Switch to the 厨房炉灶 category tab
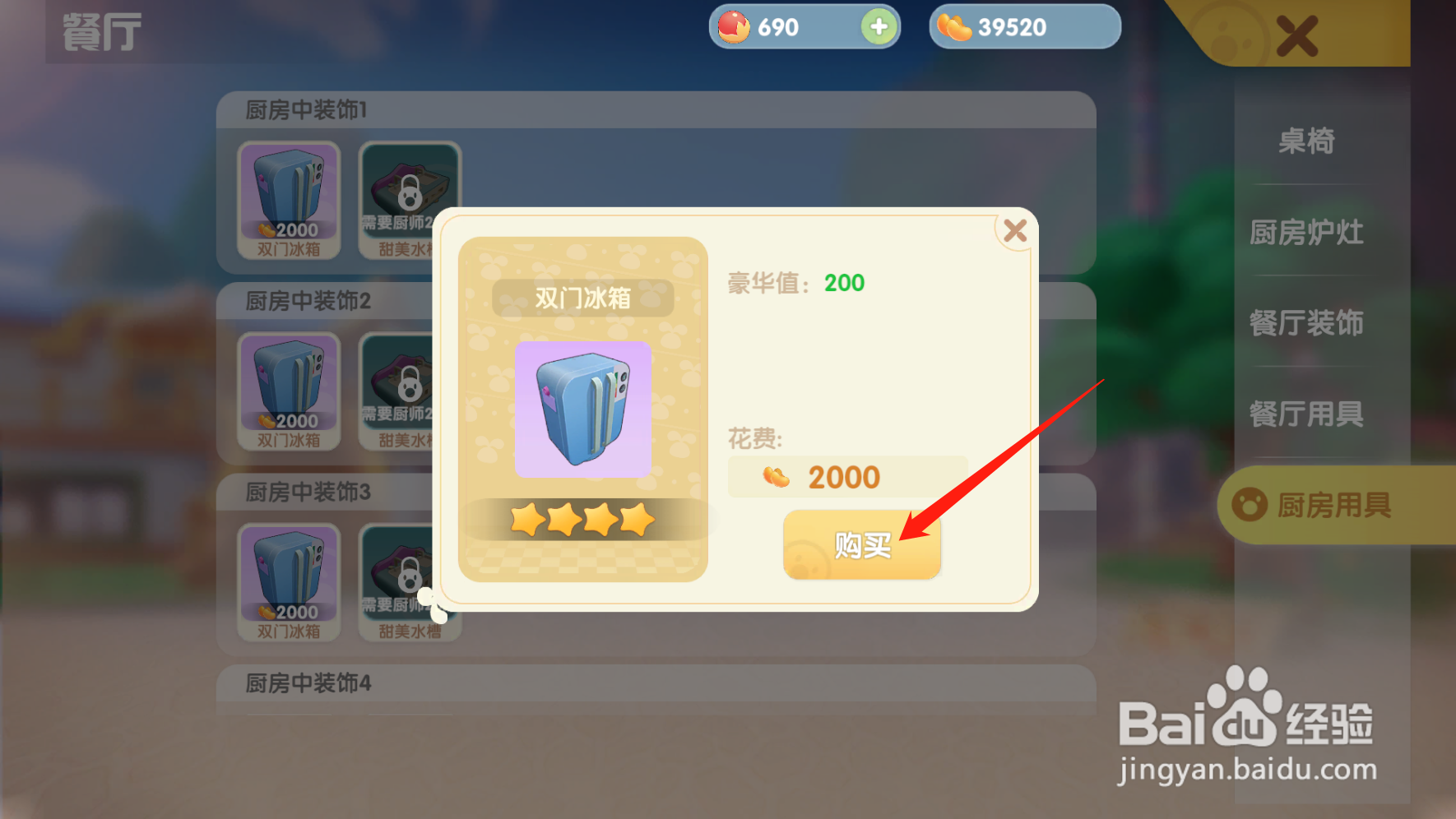Image resolution: width=1456 pixels, height=819 pixels. pyautogui.click(x=1308, y=233)
